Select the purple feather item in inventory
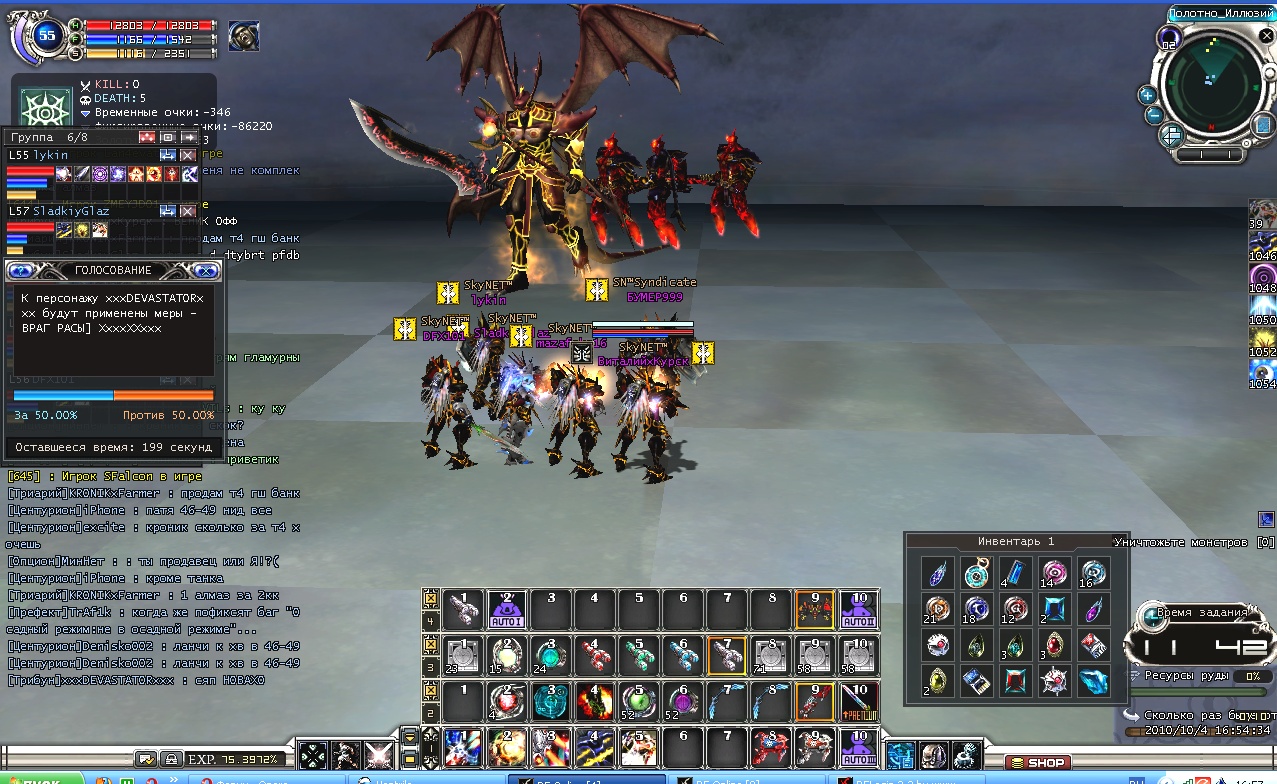Screen dimensions: 1277x784 (1092, 608)
